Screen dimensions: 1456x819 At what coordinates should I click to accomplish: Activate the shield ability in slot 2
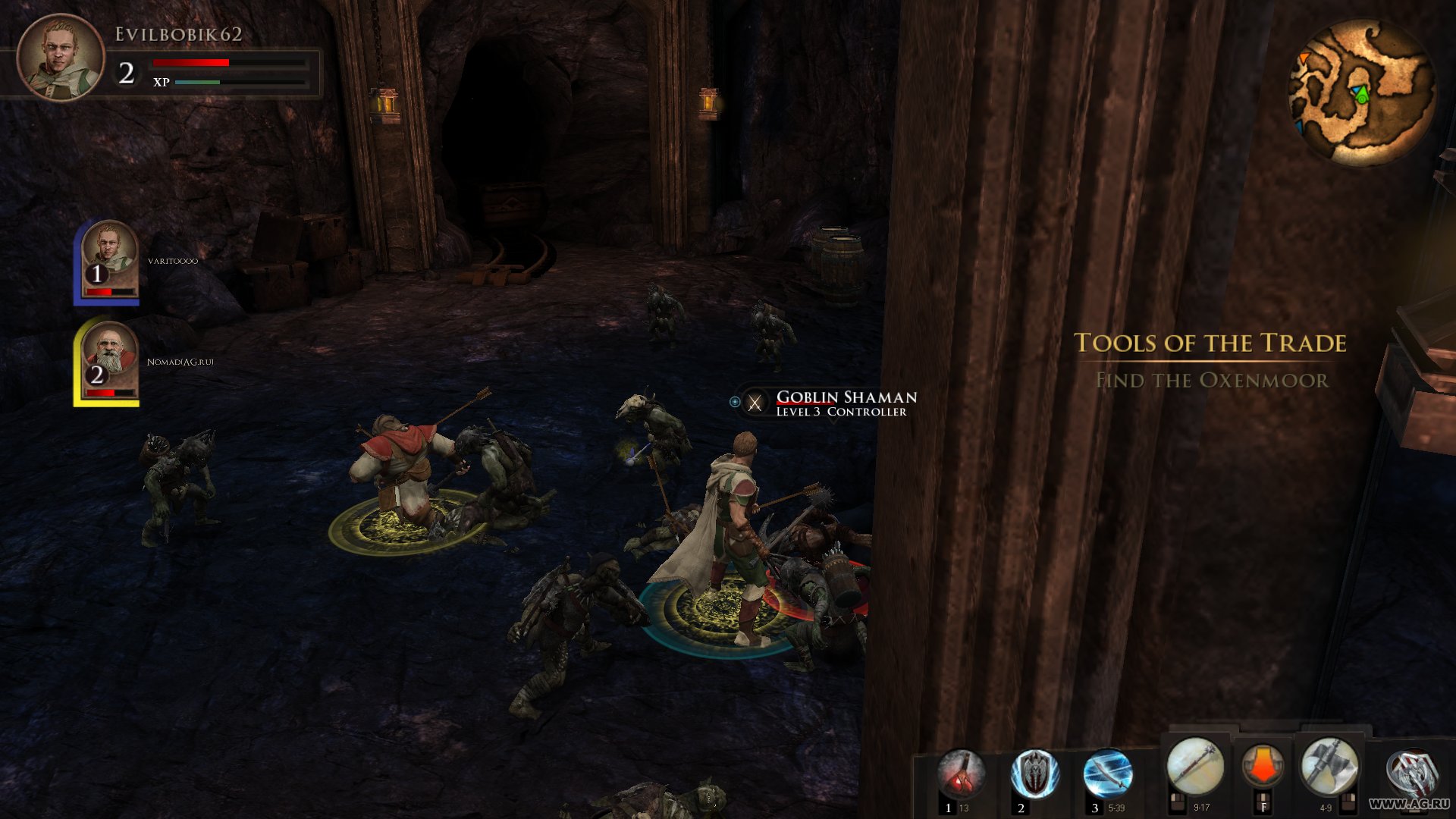pyautogui.click(x=1036, y=773)
